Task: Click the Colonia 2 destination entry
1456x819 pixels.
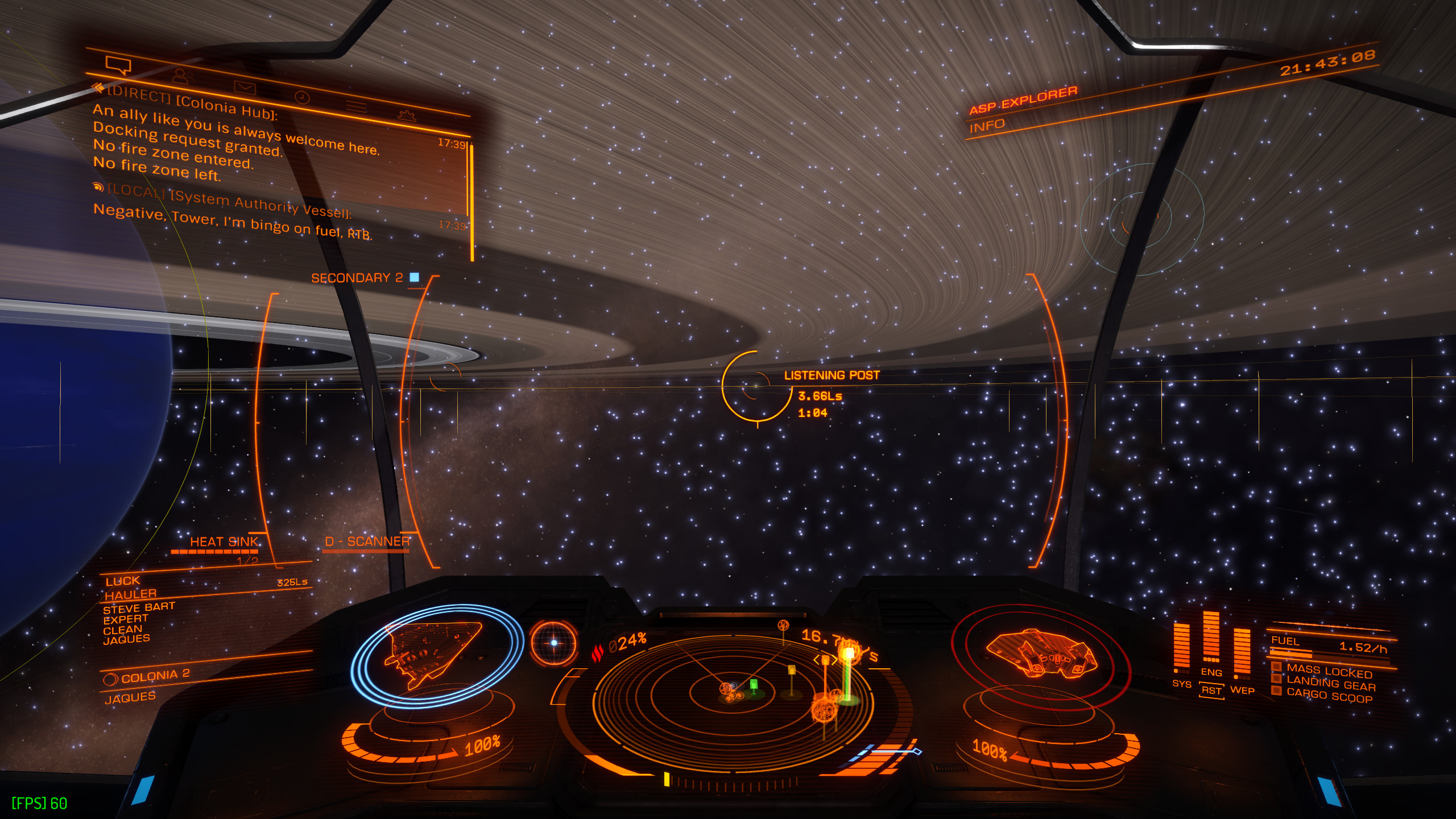Action: point(155,676)
